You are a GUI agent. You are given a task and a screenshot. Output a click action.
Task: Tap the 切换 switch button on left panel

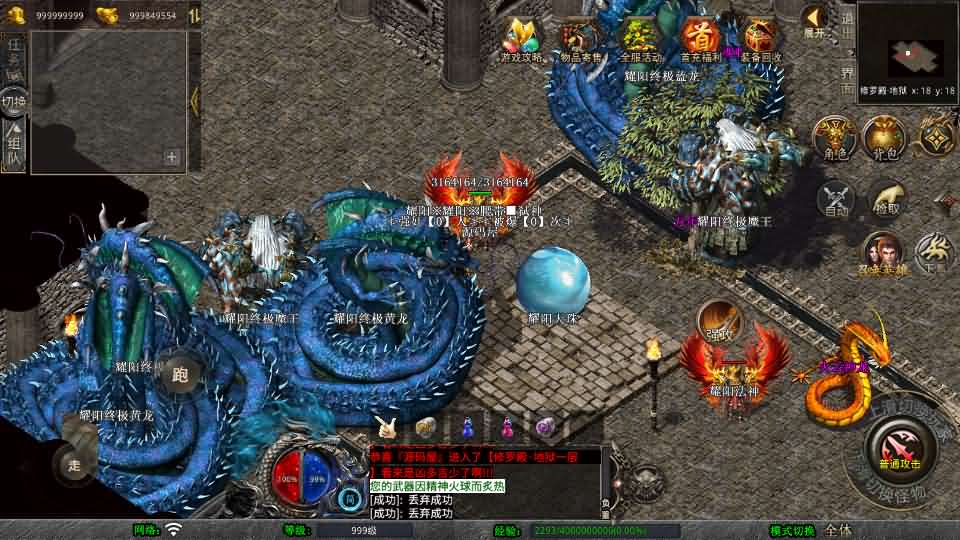coord(14,101)
